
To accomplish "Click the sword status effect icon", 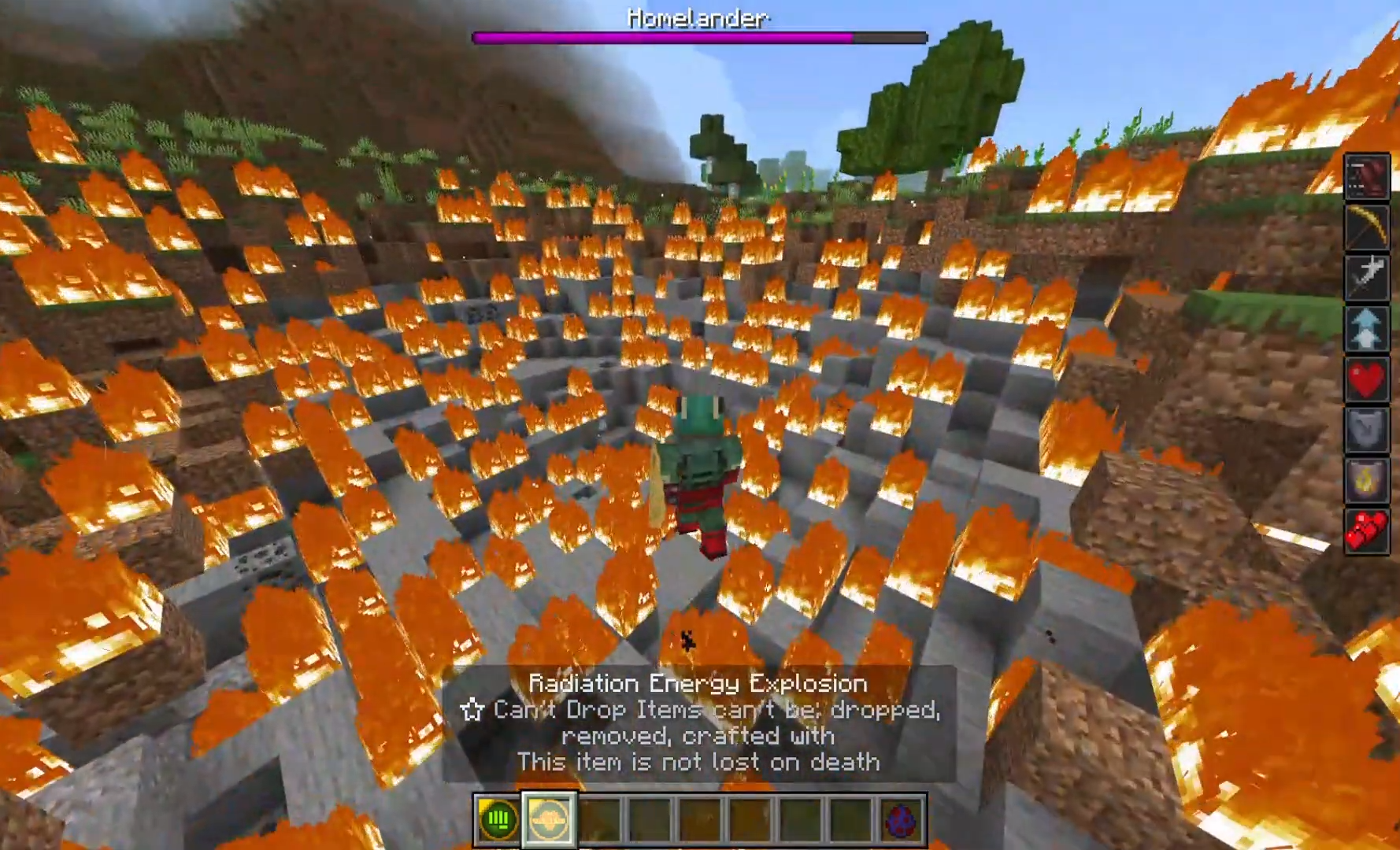I will [x=1366, y=278].
